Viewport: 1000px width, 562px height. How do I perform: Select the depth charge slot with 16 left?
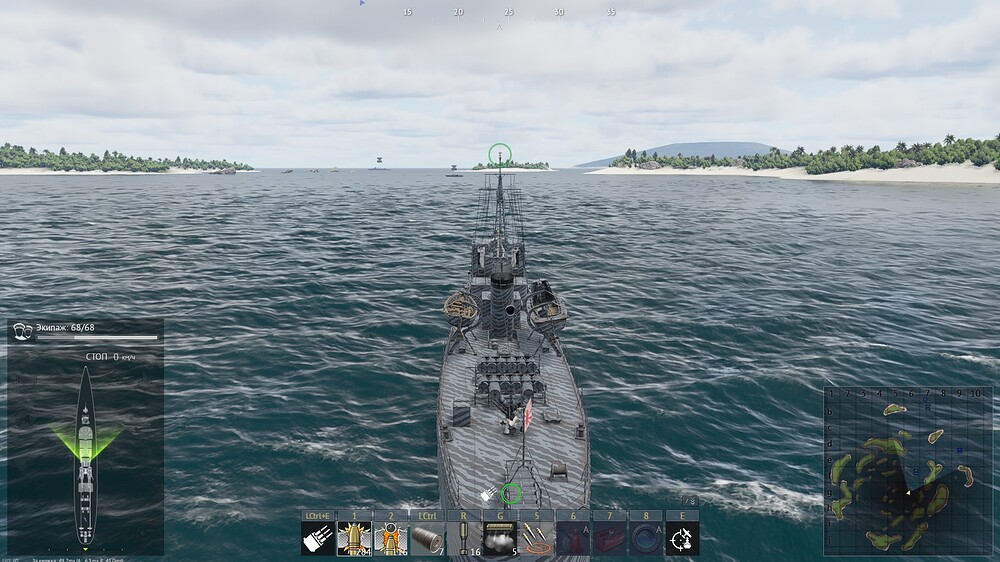coord(464,539)
